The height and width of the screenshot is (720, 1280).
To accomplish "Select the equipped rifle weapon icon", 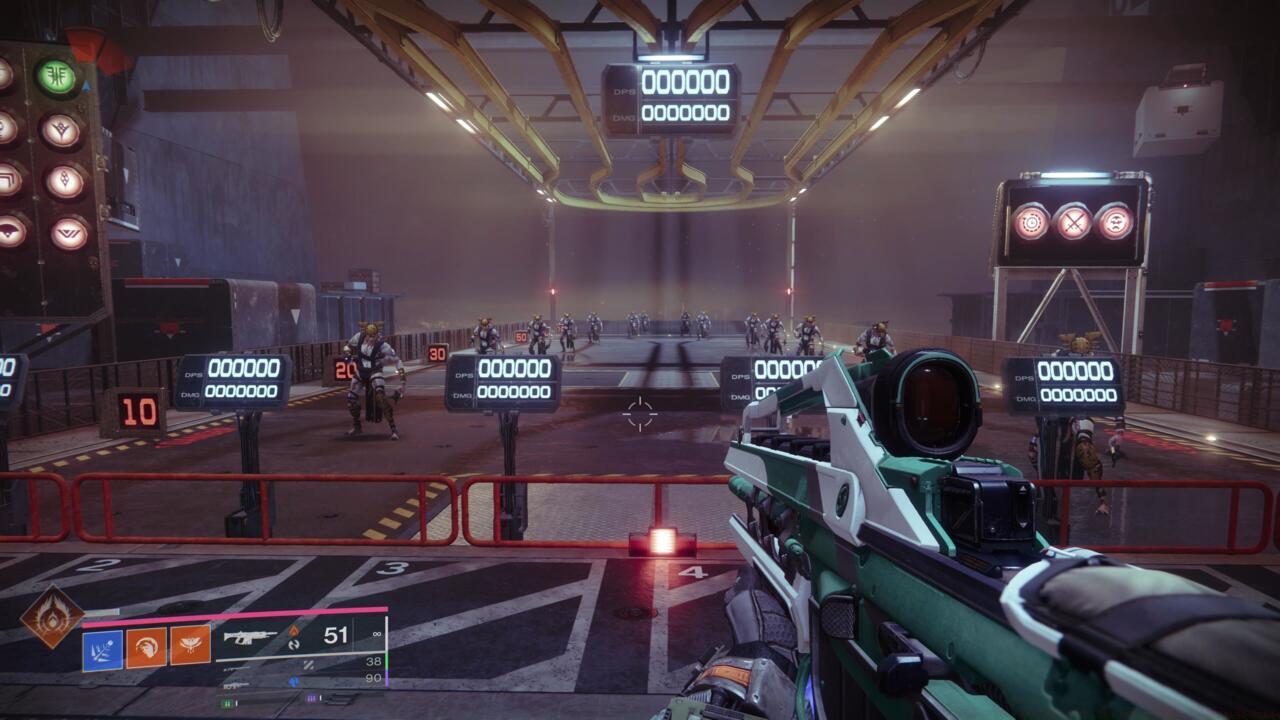I will coord(250,637).
